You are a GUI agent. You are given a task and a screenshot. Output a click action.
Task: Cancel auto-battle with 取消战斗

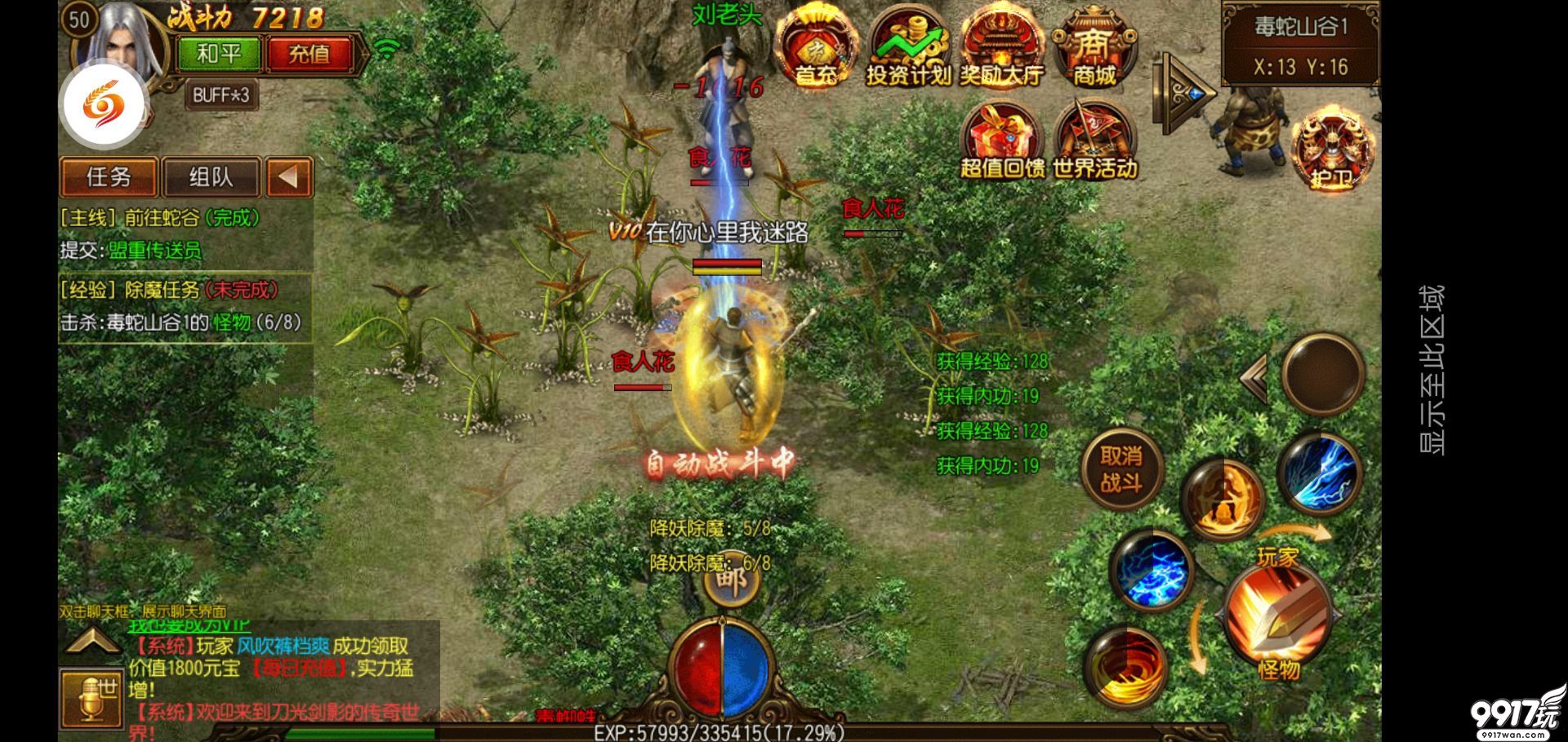click(x=1121, y=469)
